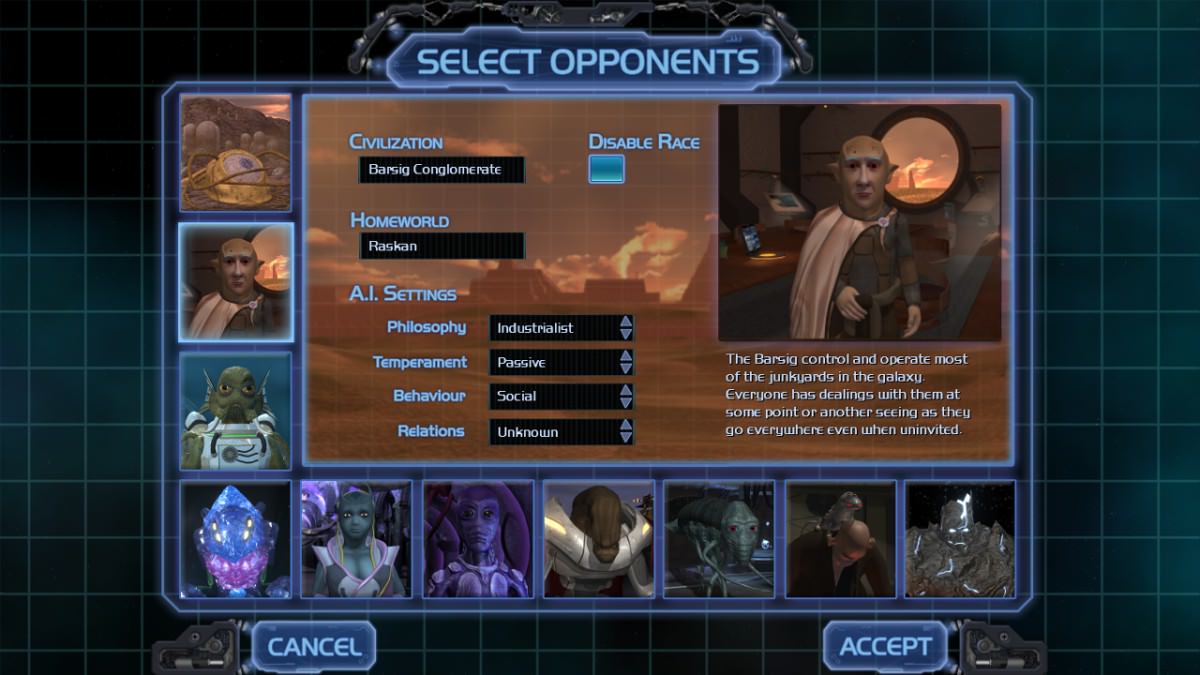Select the white-and-red armored alien portrait

598,539
